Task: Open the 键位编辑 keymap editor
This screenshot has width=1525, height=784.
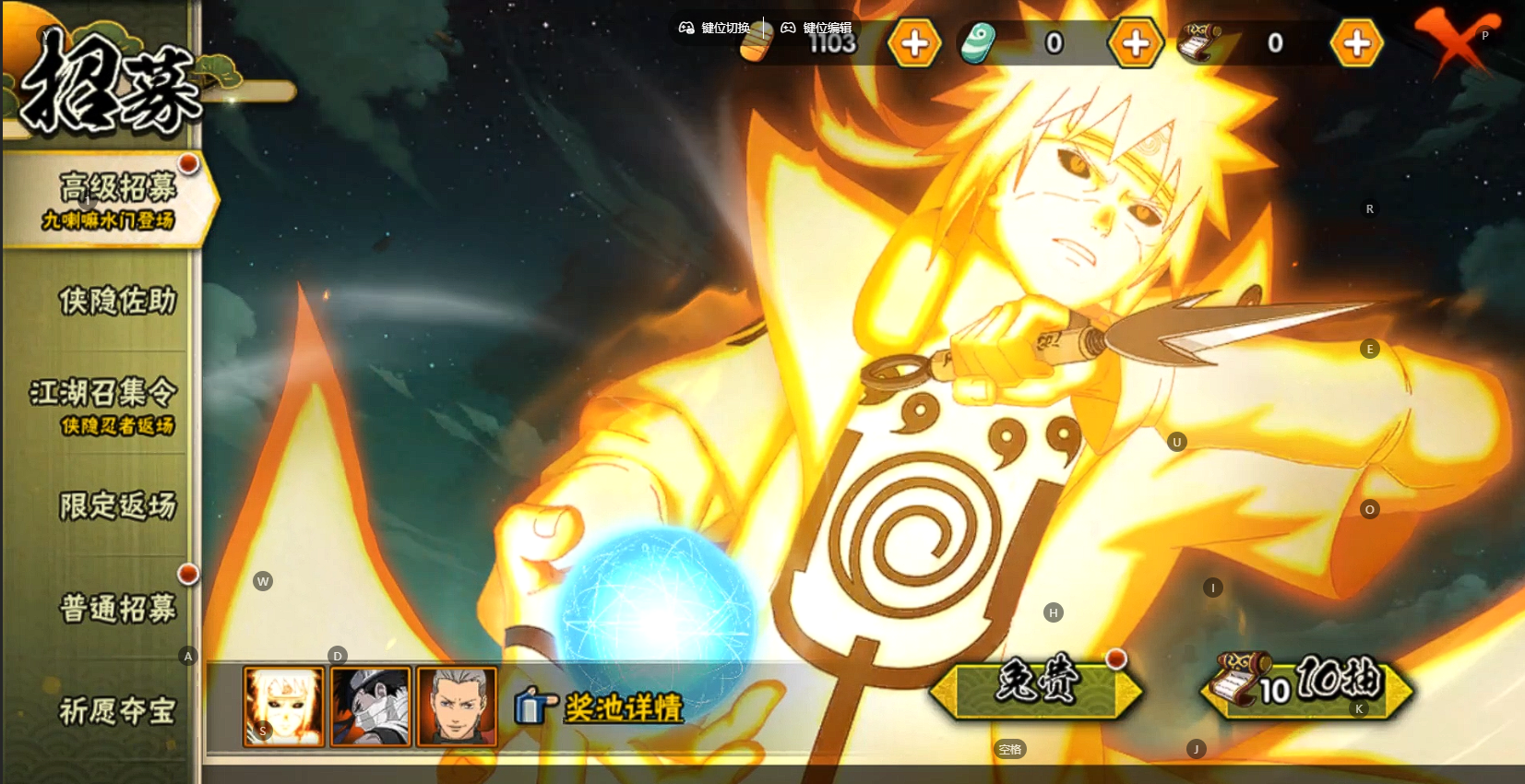Action: (816, 28)
